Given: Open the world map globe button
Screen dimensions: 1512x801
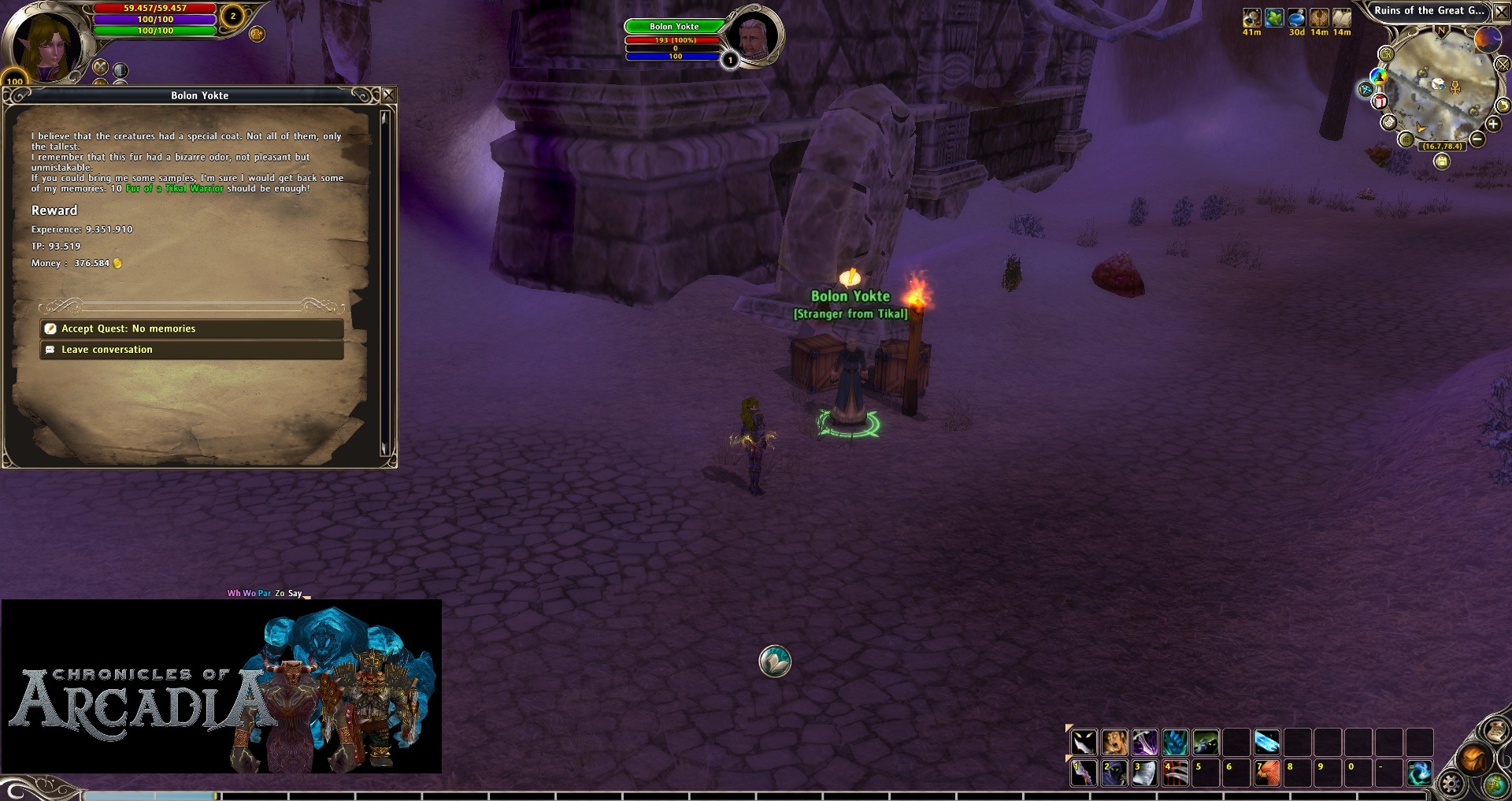Looking at the screenshot, I should 1495,784.
